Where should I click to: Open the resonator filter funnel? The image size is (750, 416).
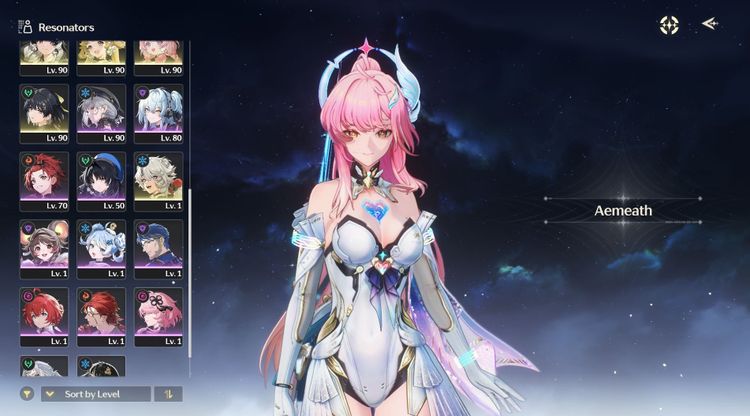click(27, 394)
